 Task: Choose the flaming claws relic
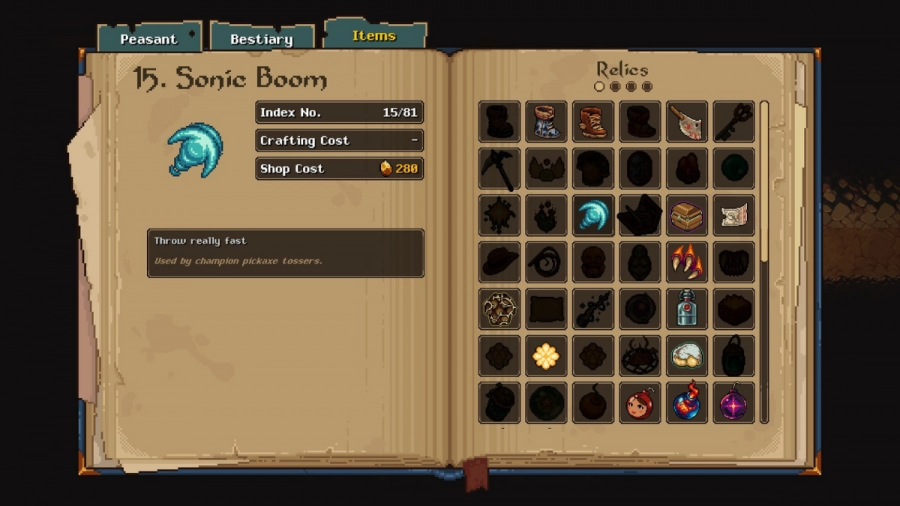point(687,262)
